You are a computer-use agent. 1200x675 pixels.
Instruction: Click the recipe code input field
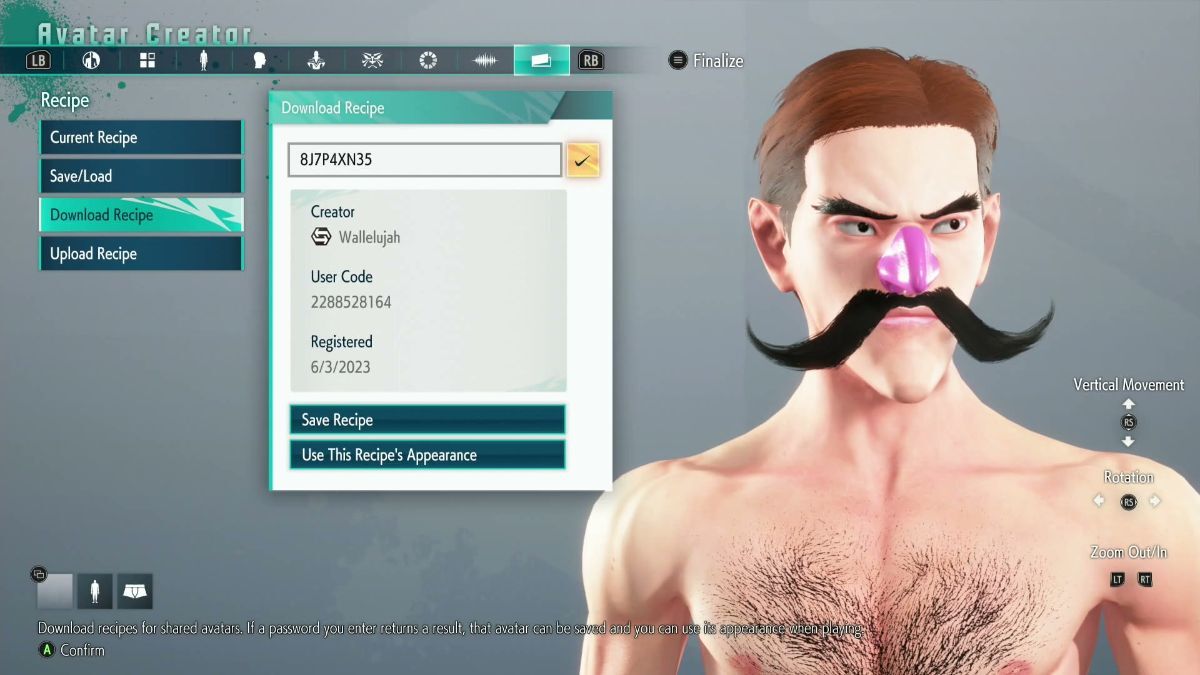(x=424, y=160)
